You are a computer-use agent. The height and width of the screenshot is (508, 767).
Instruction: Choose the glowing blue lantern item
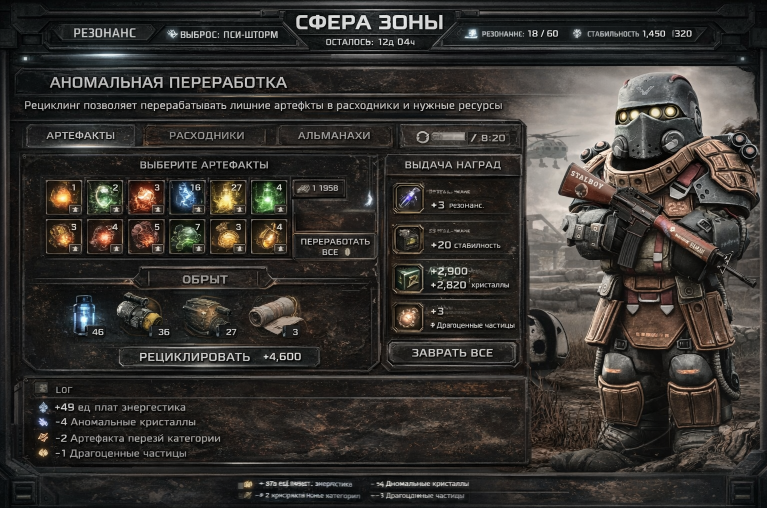(83, 314)
